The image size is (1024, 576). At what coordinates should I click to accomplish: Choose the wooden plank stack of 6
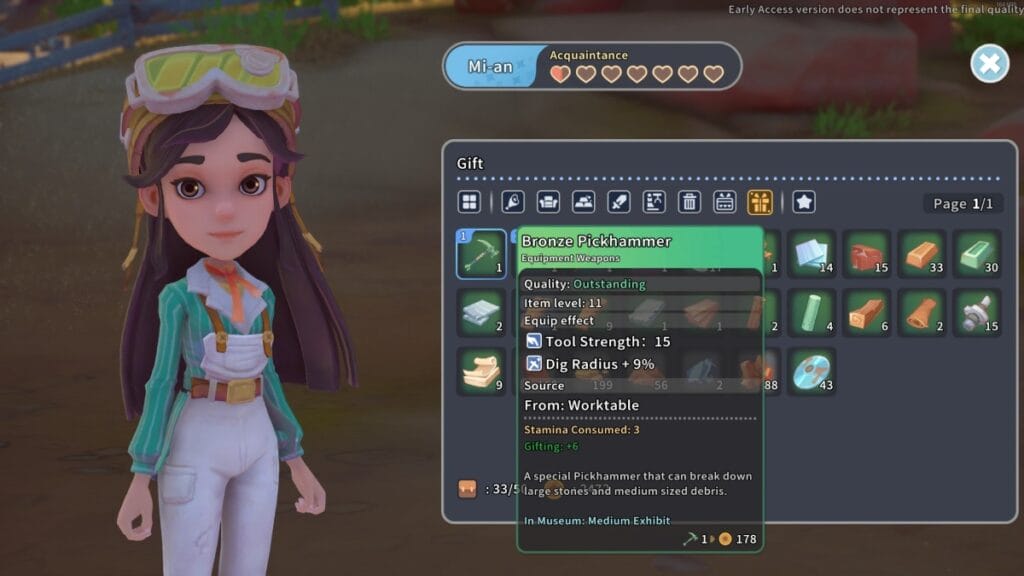[866, 312]
